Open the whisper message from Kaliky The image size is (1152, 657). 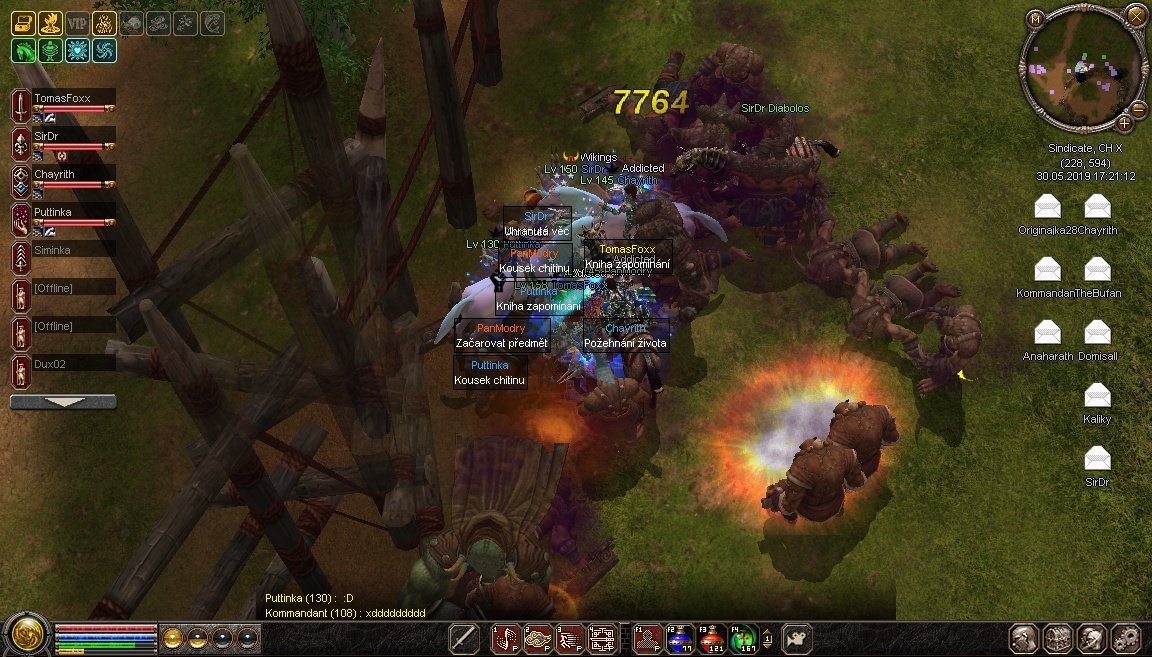click(x=1097, y=396)
